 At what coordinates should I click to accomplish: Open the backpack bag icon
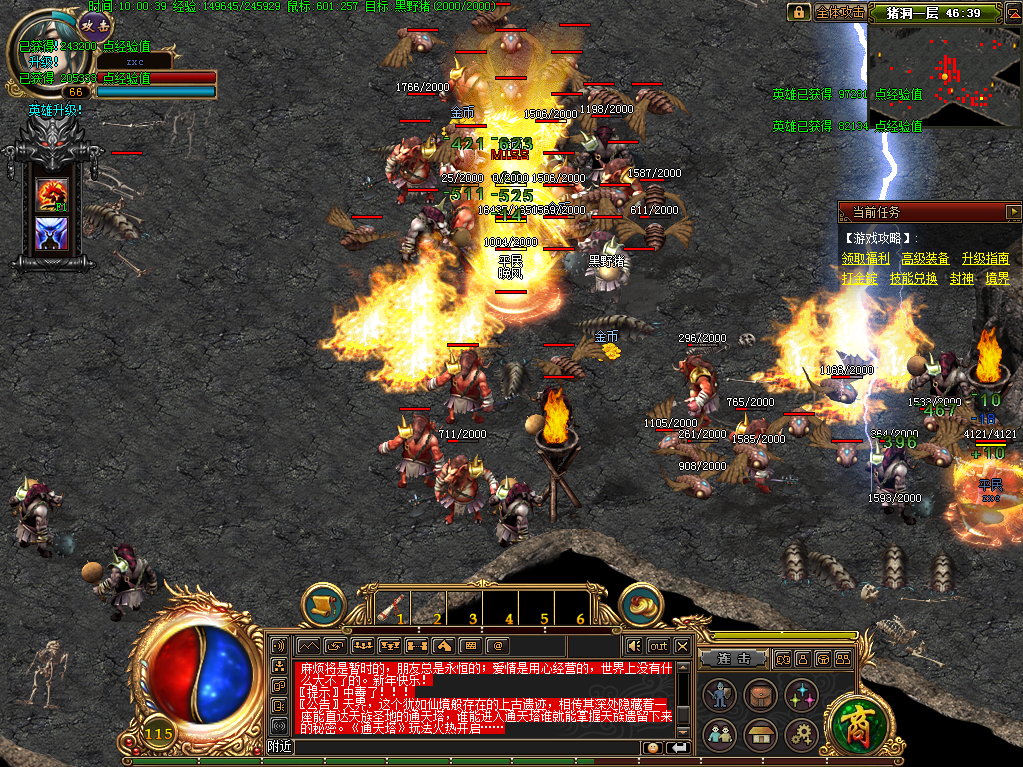(761, 695)
